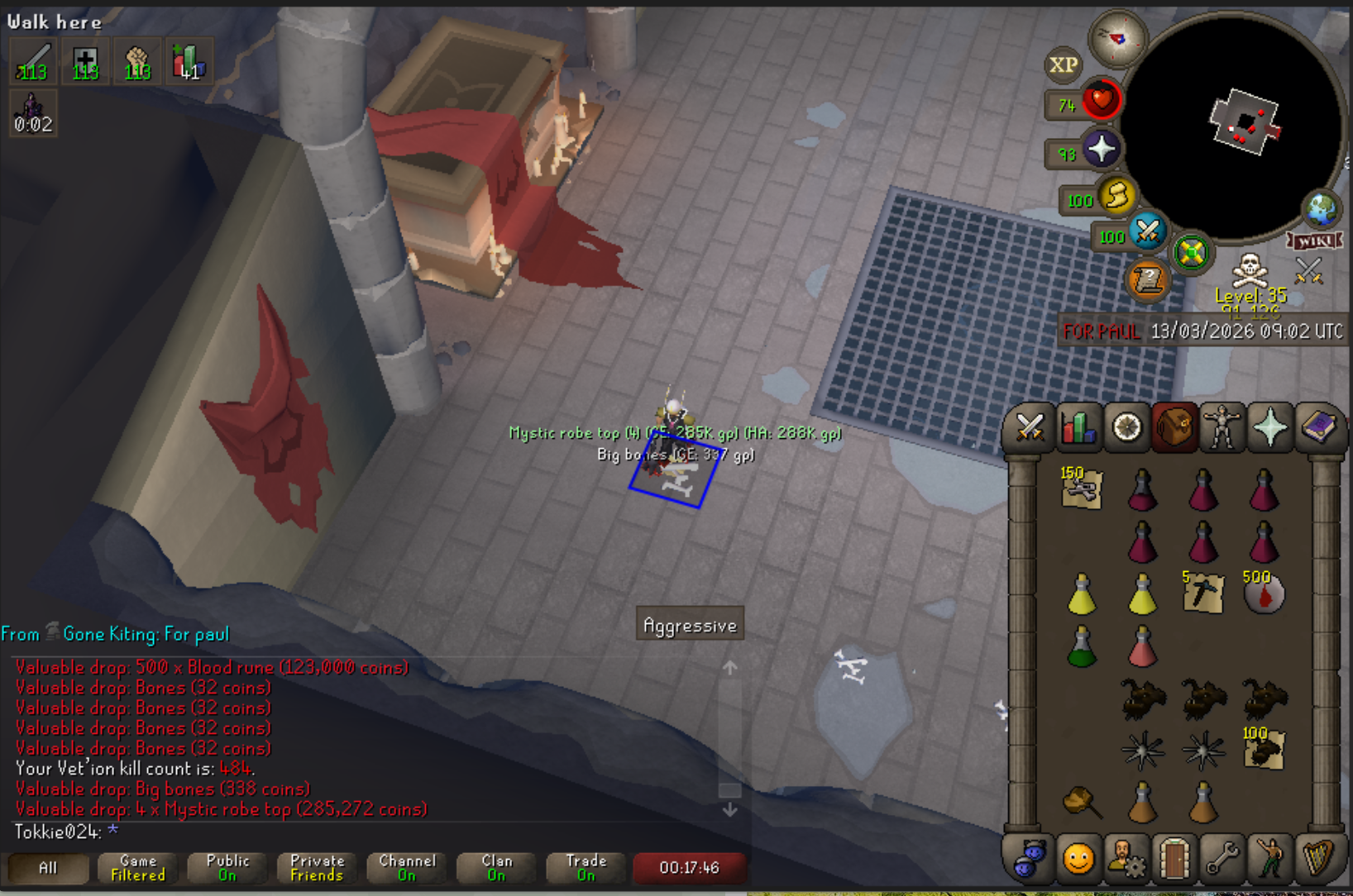Open the world map globe
The width and height of the screenshot is (1353, 896).
(1321, 208)
